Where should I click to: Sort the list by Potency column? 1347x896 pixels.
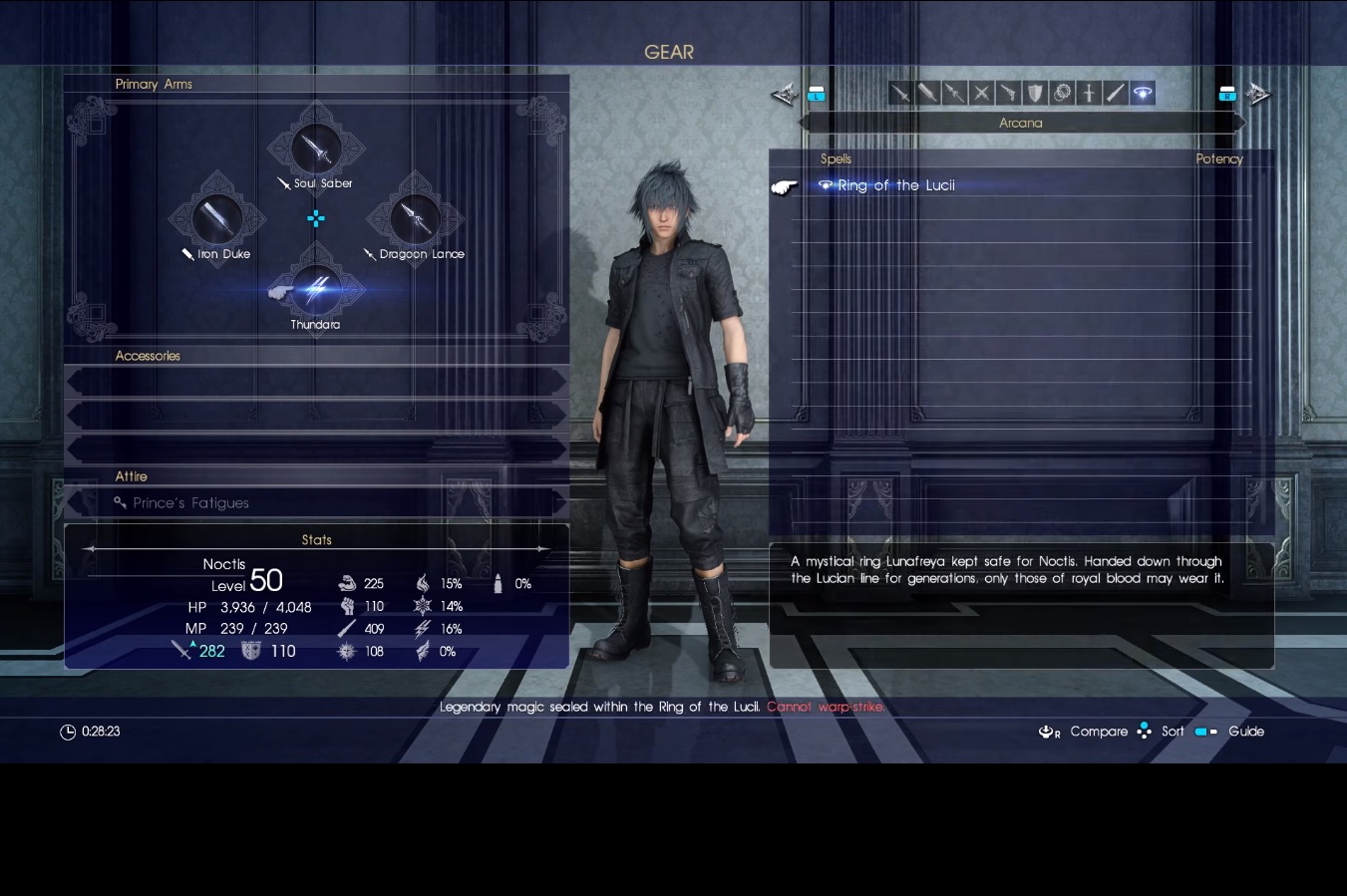pos(1218,159)
